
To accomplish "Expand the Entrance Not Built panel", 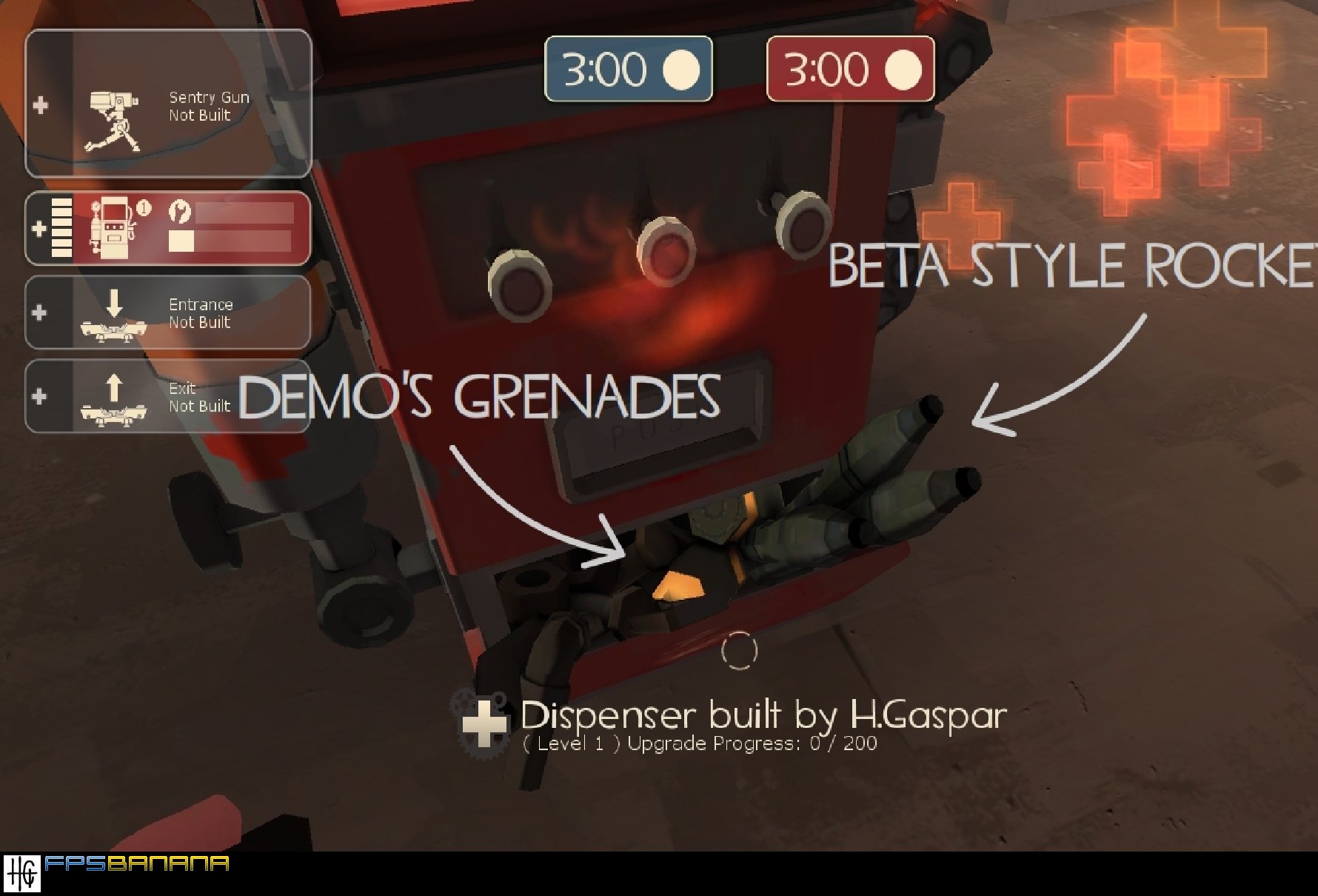I will [167, 313].
